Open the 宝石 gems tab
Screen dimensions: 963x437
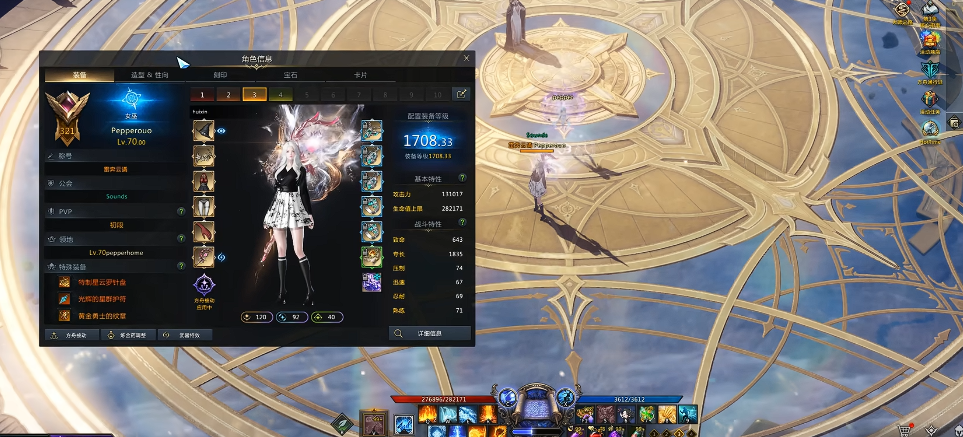coord(290,75)
